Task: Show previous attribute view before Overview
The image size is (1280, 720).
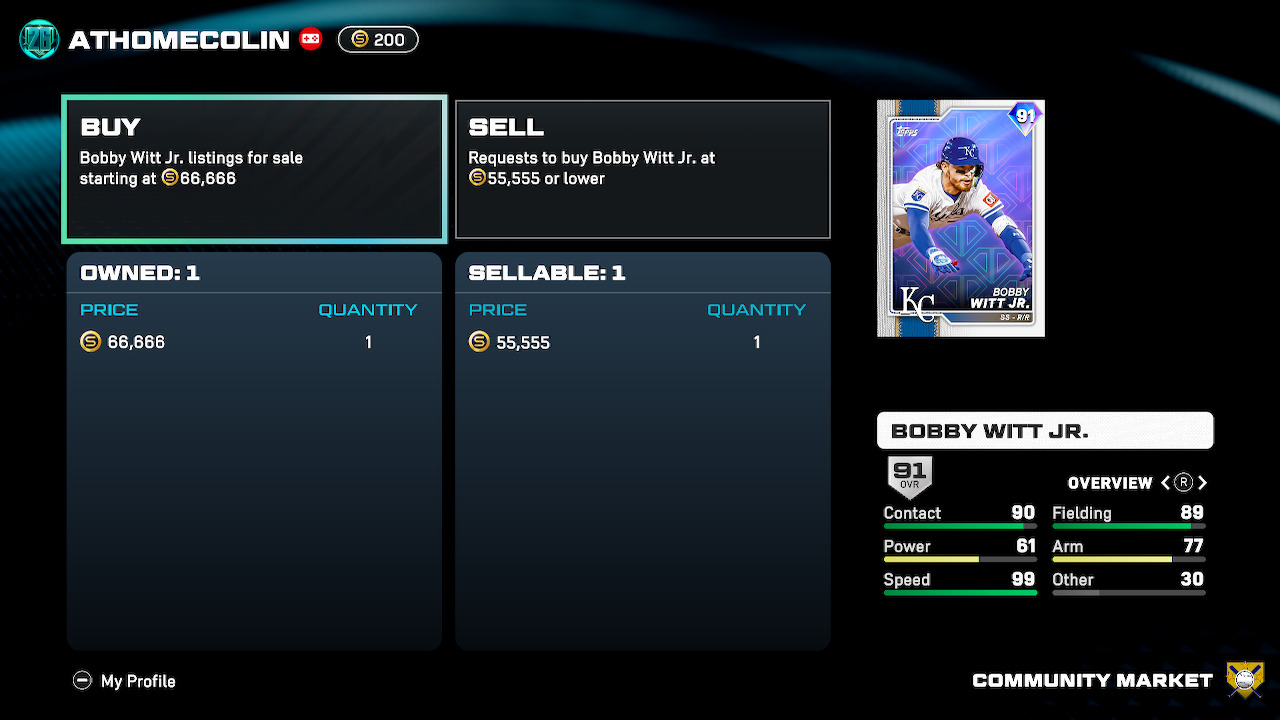Action: pos(1165,483)
